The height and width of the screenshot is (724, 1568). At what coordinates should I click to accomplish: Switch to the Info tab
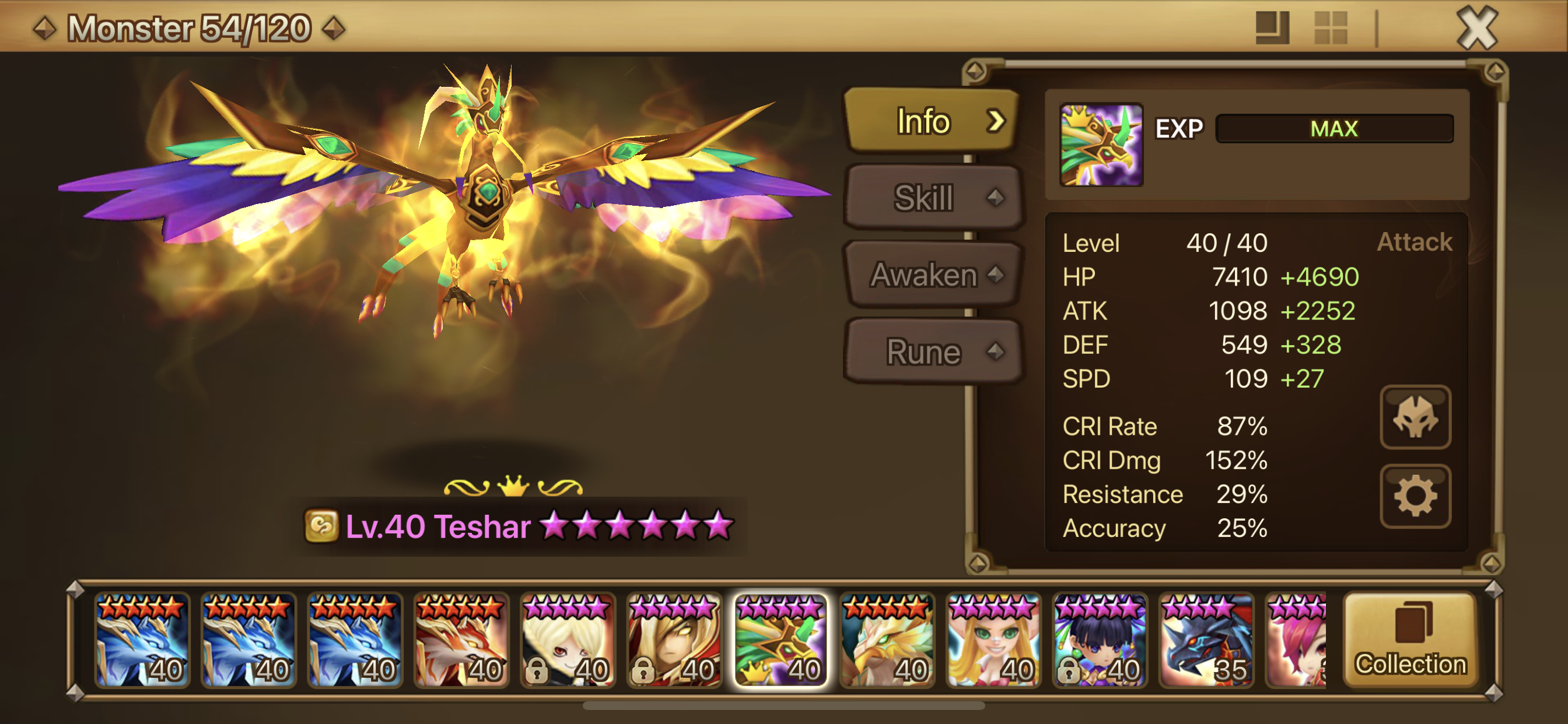click(x=932, y=121)
